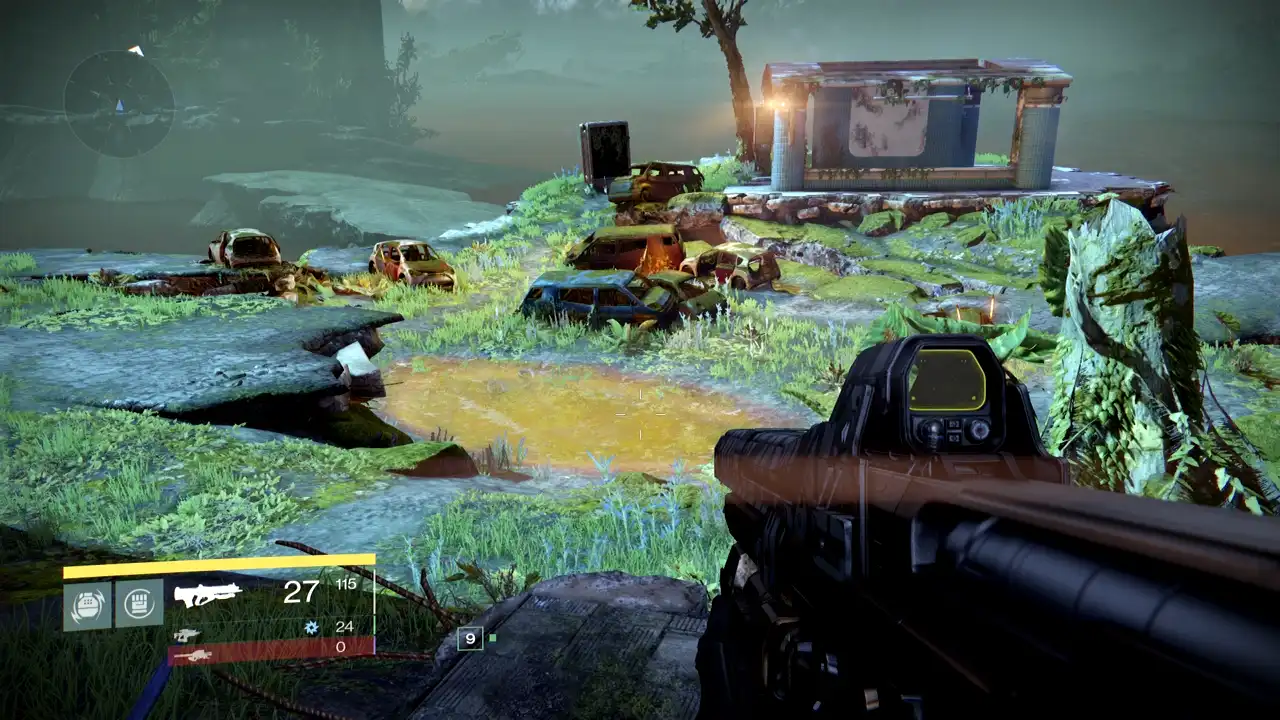The image size is (1280, 720).
Task: Click the blue glimmer gear icon
Action: click(x=311, y=627)
